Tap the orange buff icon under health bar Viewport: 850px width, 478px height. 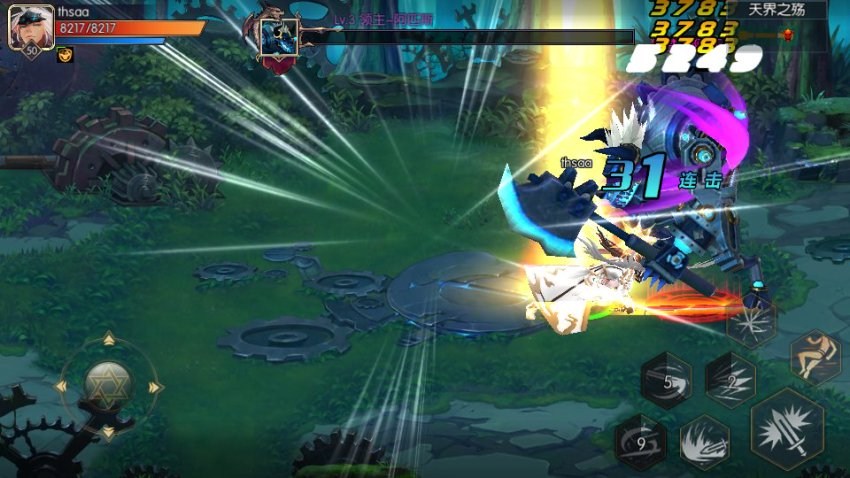[x=65, y=55]
